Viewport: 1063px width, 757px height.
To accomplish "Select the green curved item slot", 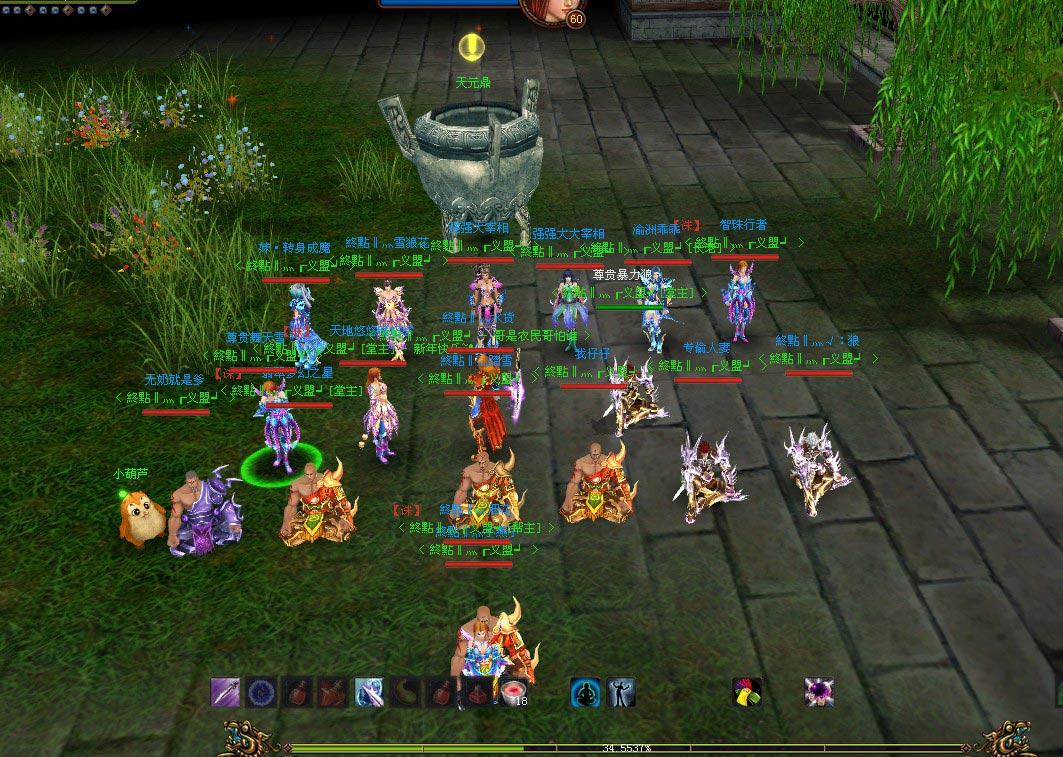I will click(x=405, y=692).
